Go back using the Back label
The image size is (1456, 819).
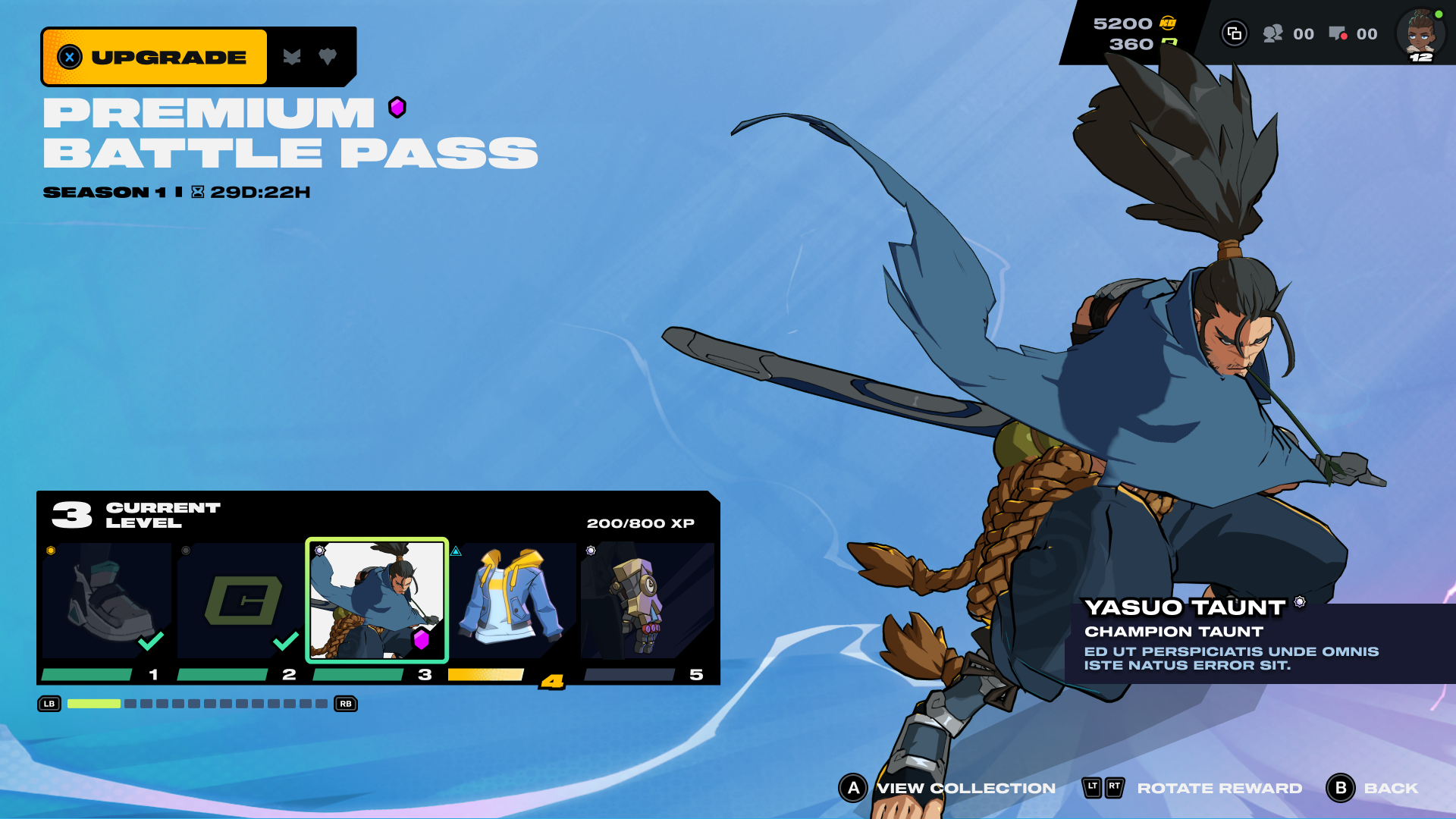(x=1390, y=788)
